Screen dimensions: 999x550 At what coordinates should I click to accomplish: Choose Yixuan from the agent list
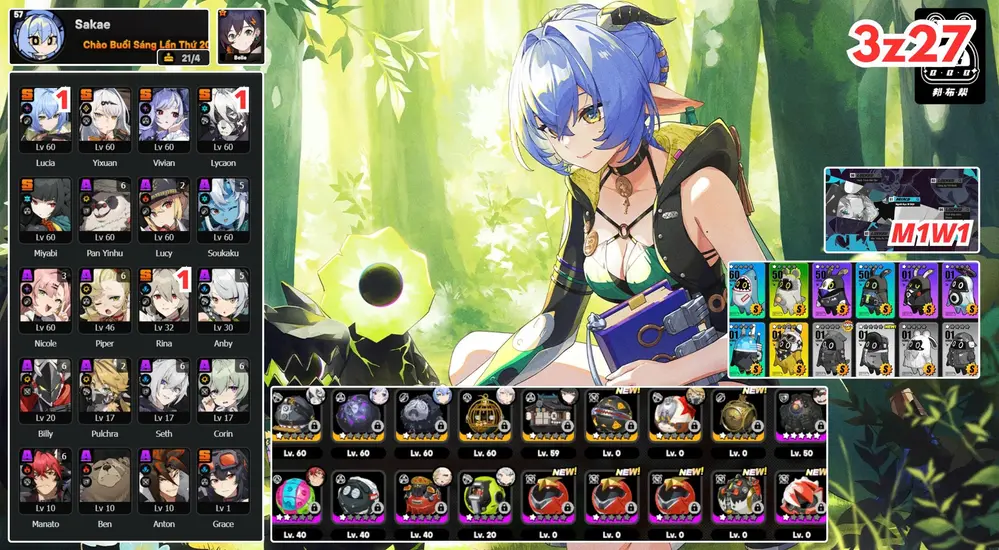click(105, 115)
